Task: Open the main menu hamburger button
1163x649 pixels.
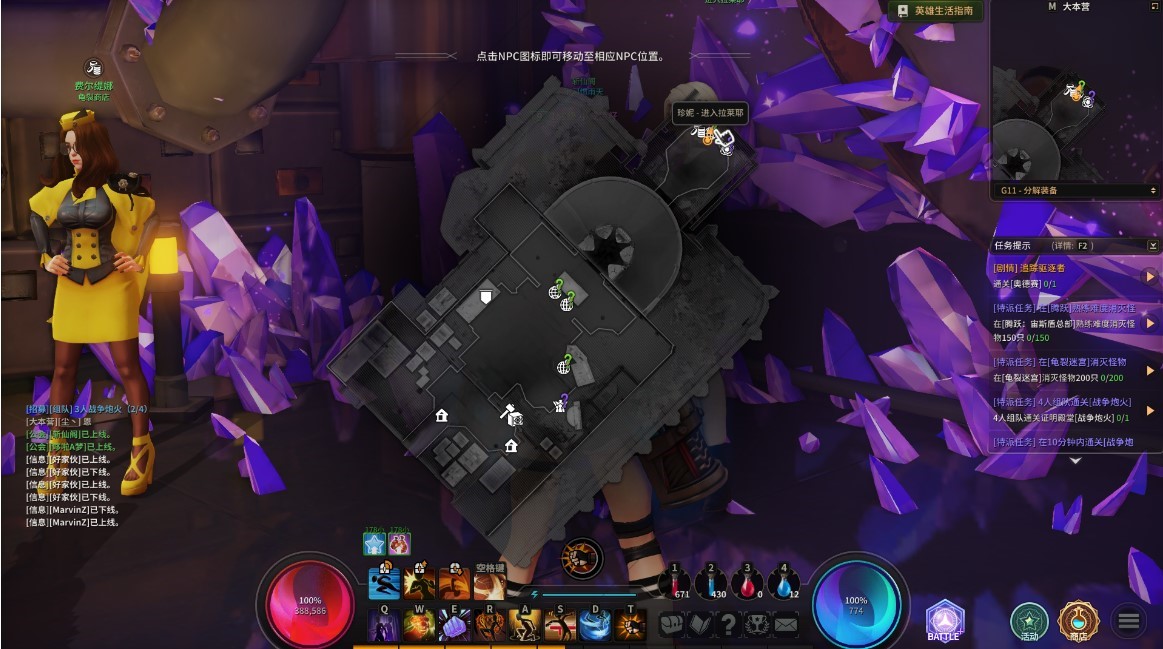Action: [x=1128, y=621]
